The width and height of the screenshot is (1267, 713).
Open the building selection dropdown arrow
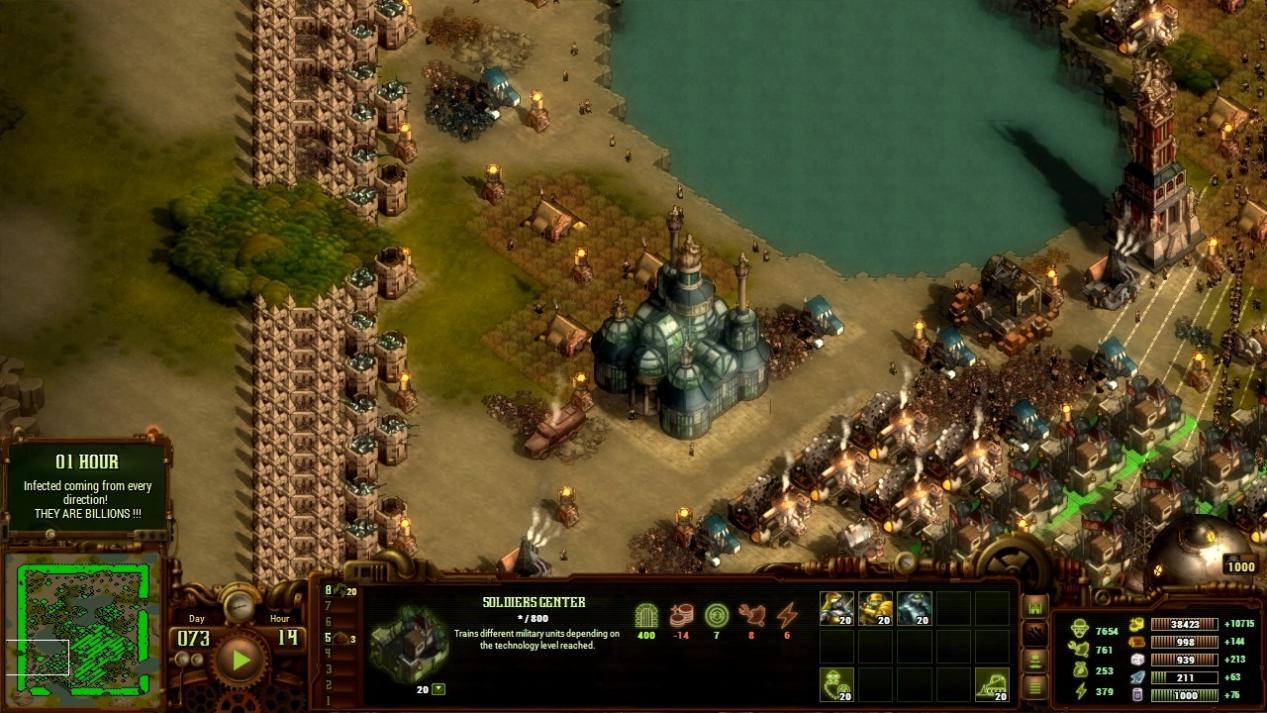click(438, 689)
